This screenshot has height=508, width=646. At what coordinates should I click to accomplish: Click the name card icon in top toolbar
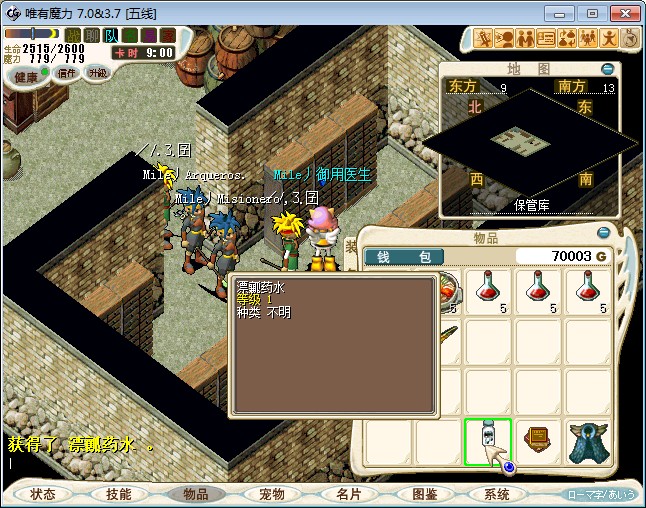546,39
